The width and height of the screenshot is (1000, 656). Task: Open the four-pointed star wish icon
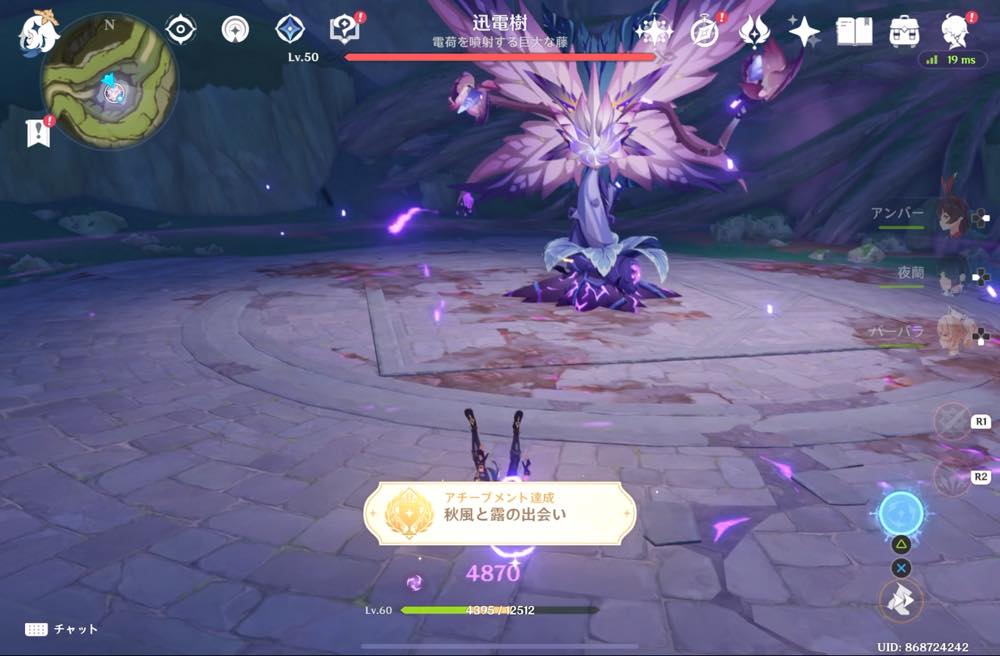[x=804, y=31]
